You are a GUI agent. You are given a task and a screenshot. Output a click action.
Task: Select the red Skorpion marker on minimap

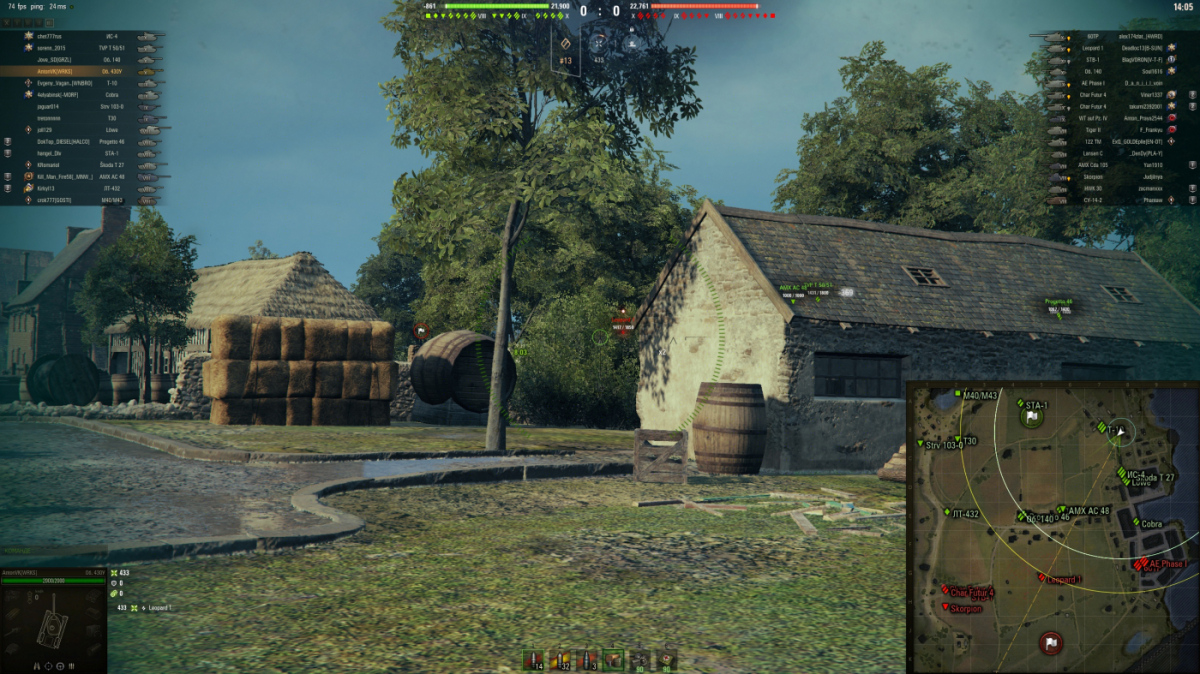point(947,607)
